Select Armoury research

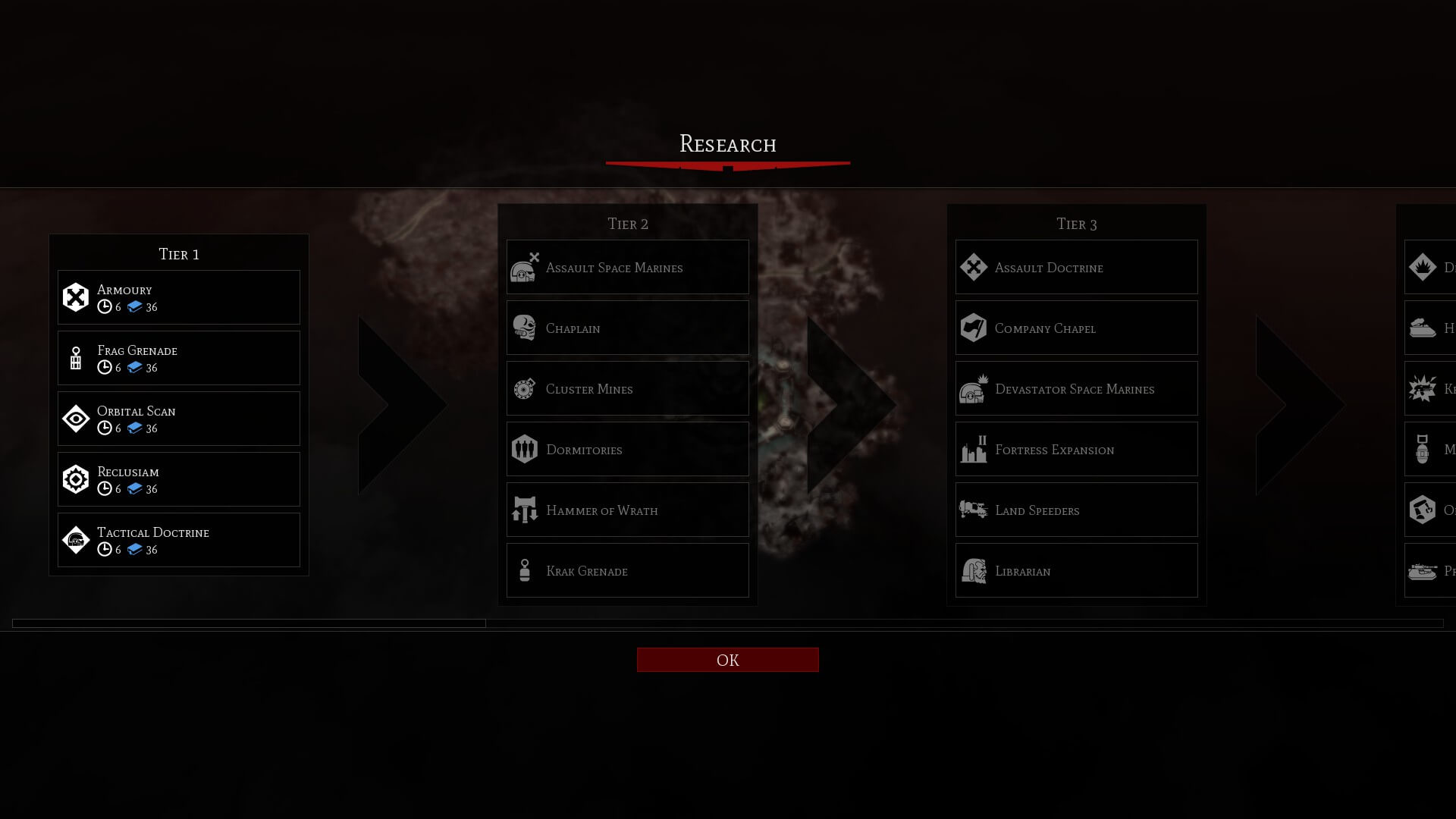coord(179,297)
